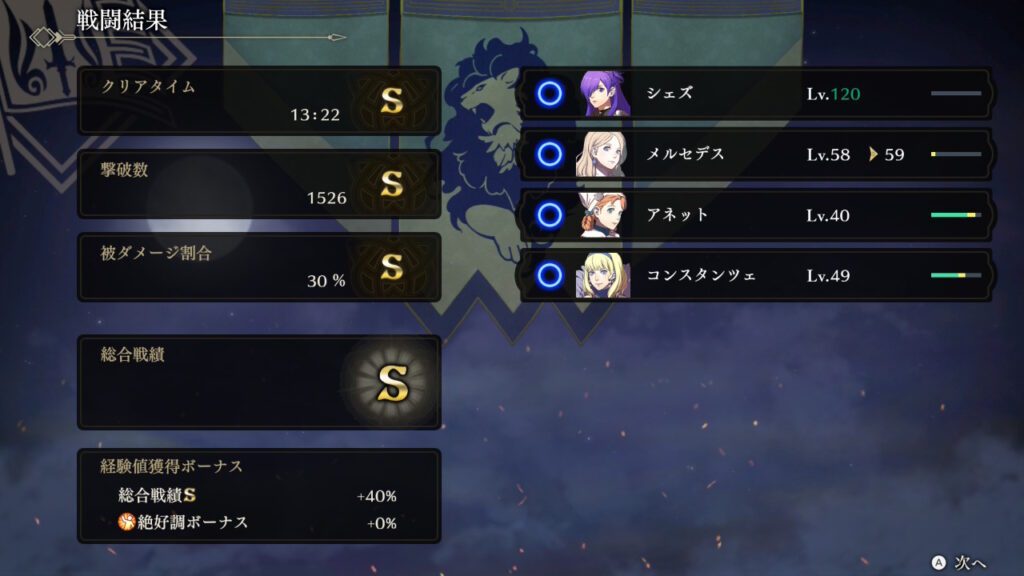
Task: Select the コンスタンツェ character row
Action: click(x=756, y=275)
